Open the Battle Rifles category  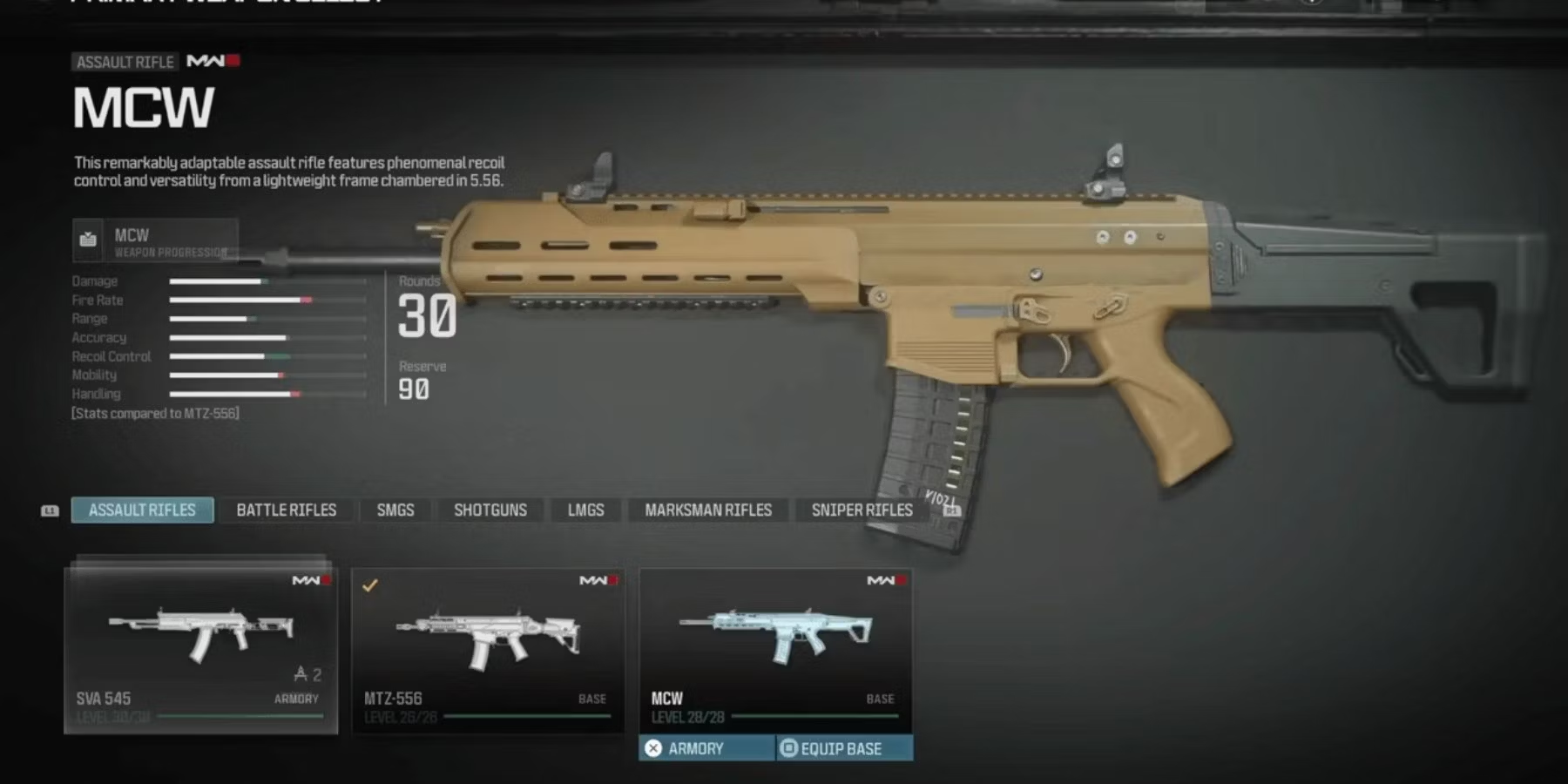pos(286,510)
